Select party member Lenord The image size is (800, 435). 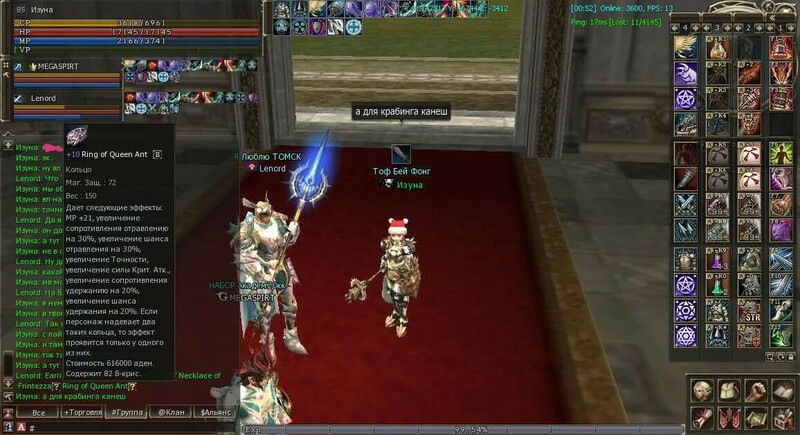coord(43,98)
